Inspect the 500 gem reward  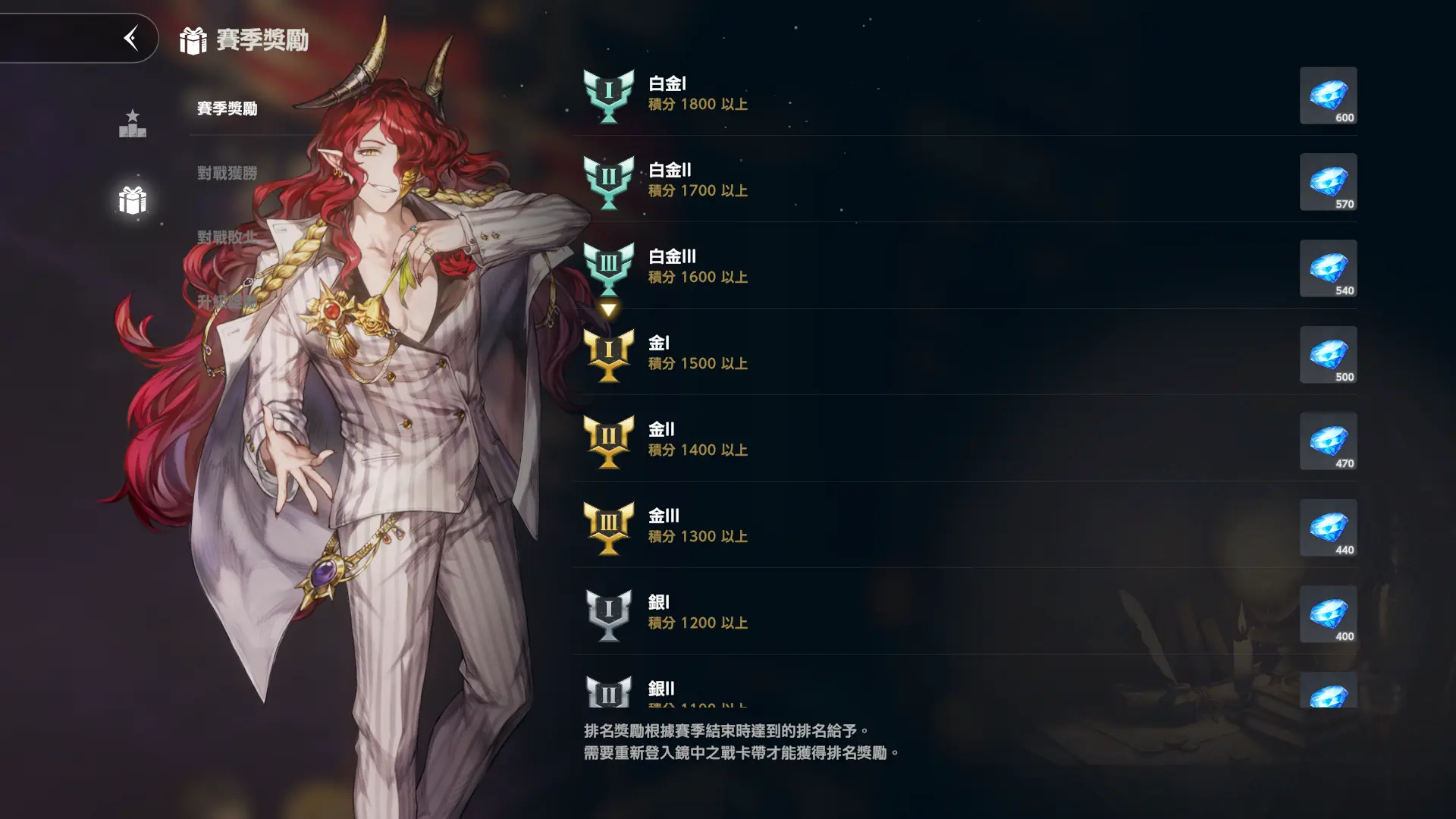click(x=1328, y=355)
